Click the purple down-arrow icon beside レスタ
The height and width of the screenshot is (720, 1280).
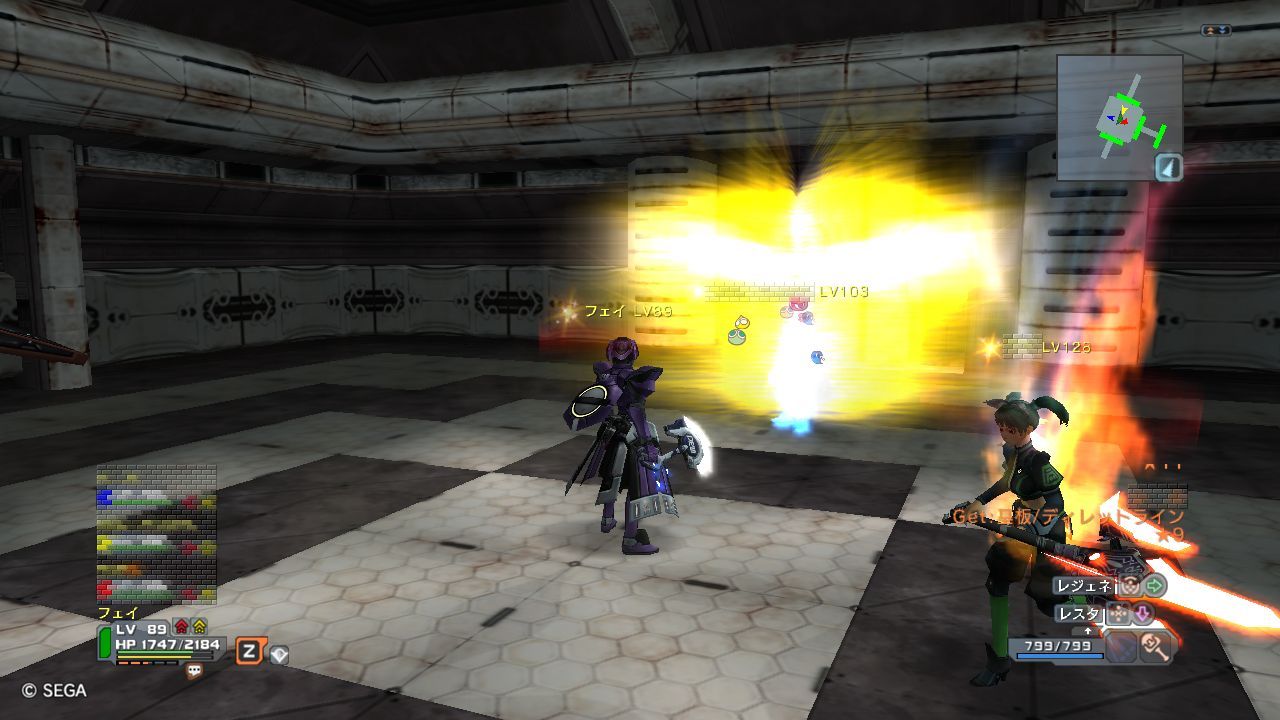[x=1142, y=613]
